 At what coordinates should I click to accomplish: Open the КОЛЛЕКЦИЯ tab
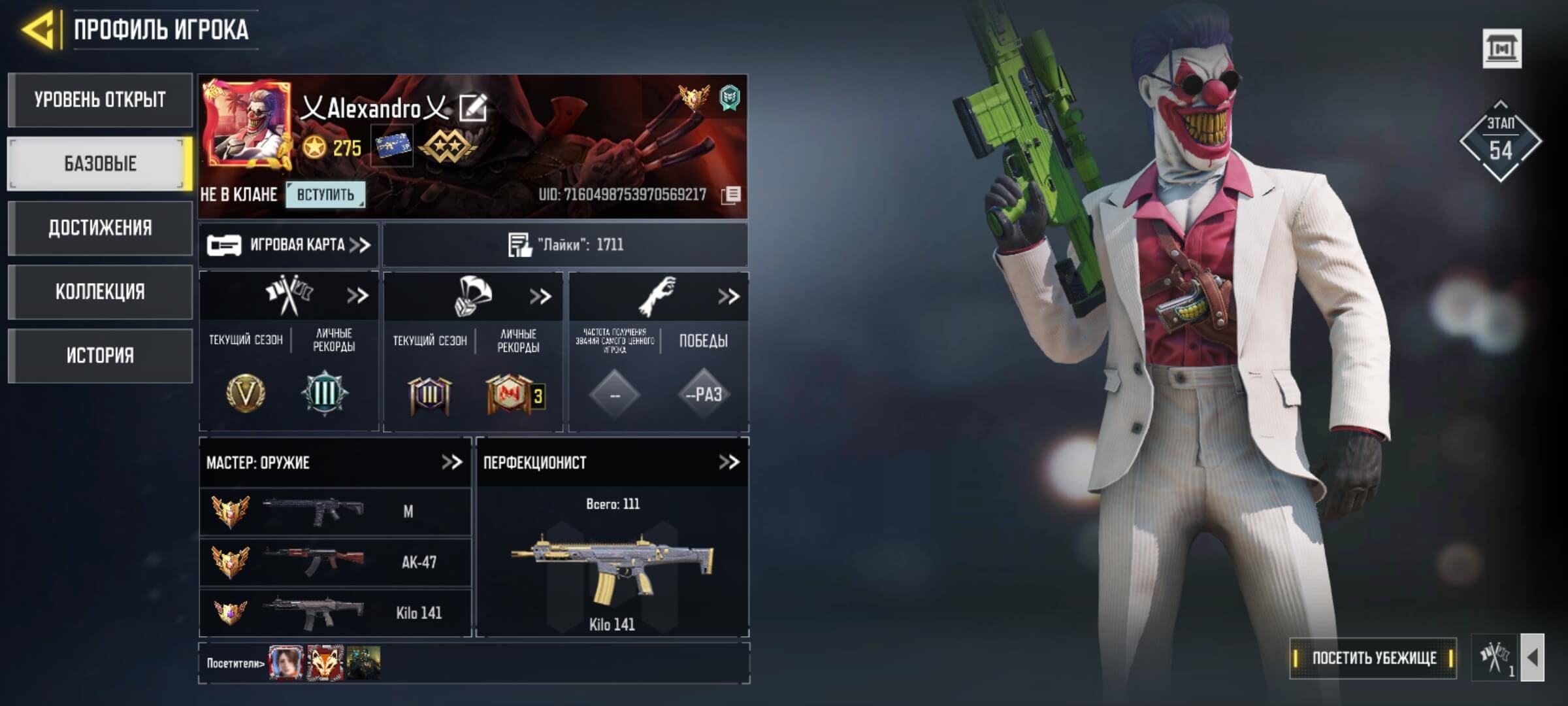[100, 292]
